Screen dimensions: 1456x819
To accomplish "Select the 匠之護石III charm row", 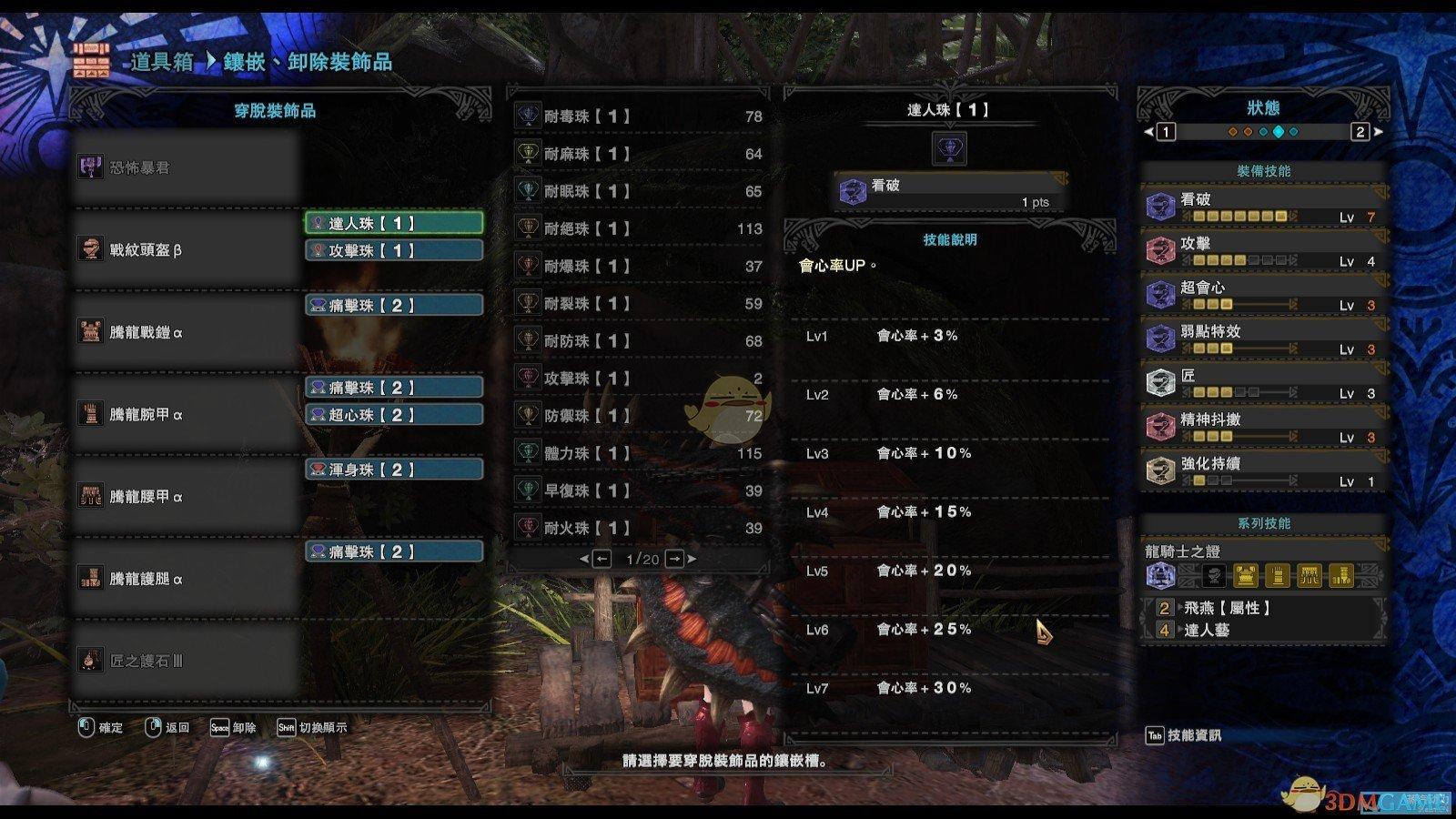I will tap(187, 661).
